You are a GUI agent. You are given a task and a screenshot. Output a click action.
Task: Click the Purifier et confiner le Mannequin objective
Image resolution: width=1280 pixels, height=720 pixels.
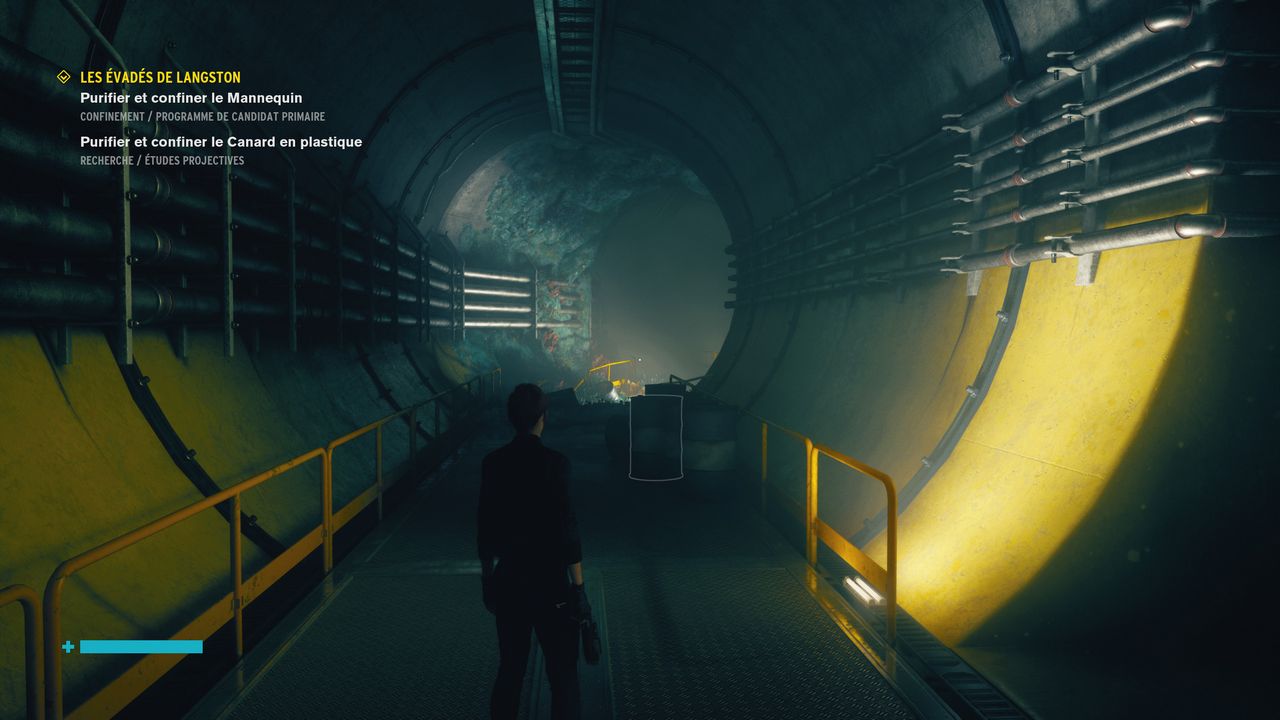pos(191,98)
